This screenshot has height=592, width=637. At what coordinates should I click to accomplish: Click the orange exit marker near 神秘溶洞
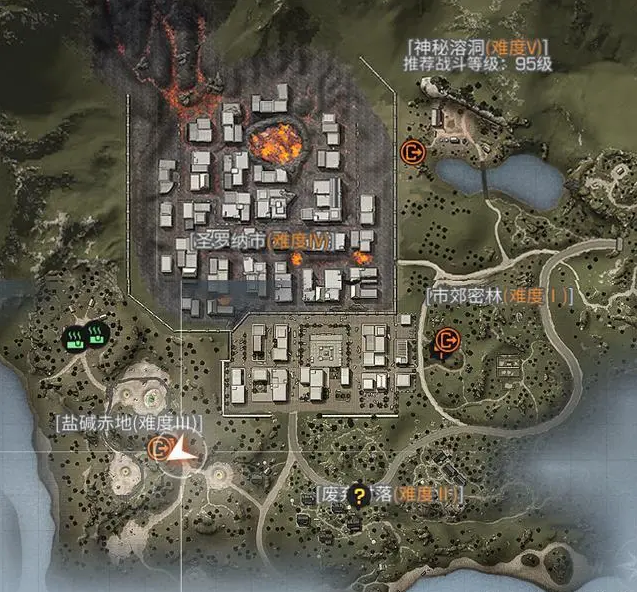412,152
